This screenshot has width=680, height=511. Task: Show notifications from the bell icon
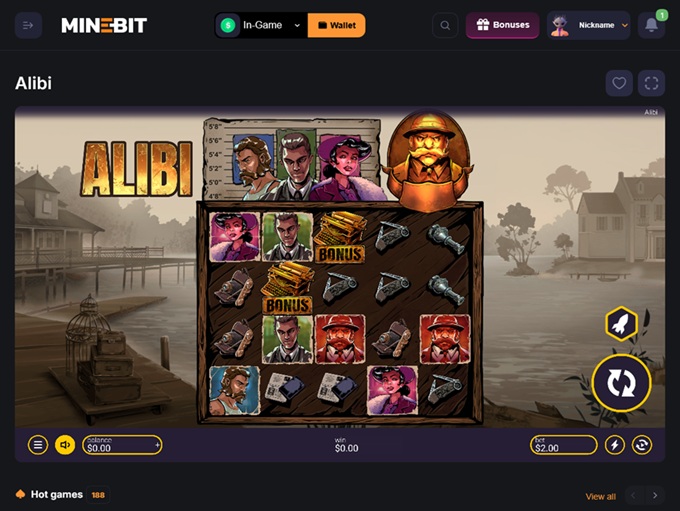click(651, 26)
